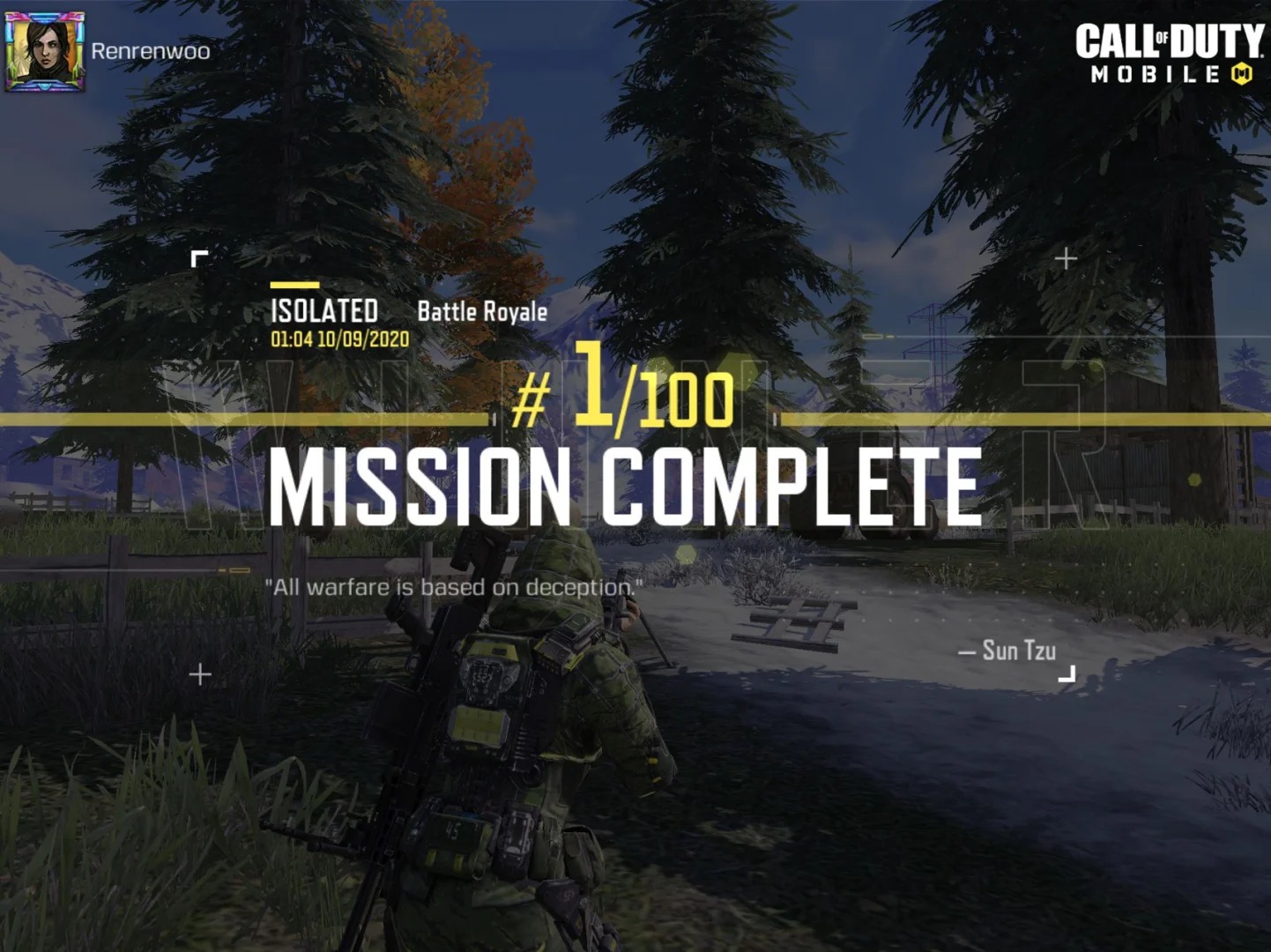The width and height of the screenshot is (1271, 952).
Task: Click the ISOLATED map name tab
Action: (325, 311)
